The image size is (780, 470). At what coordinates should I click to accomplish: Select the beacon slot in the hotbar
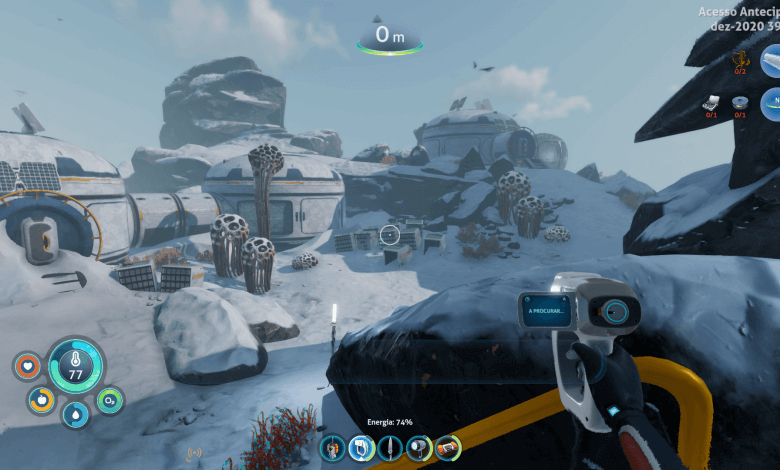click(332, 448)
